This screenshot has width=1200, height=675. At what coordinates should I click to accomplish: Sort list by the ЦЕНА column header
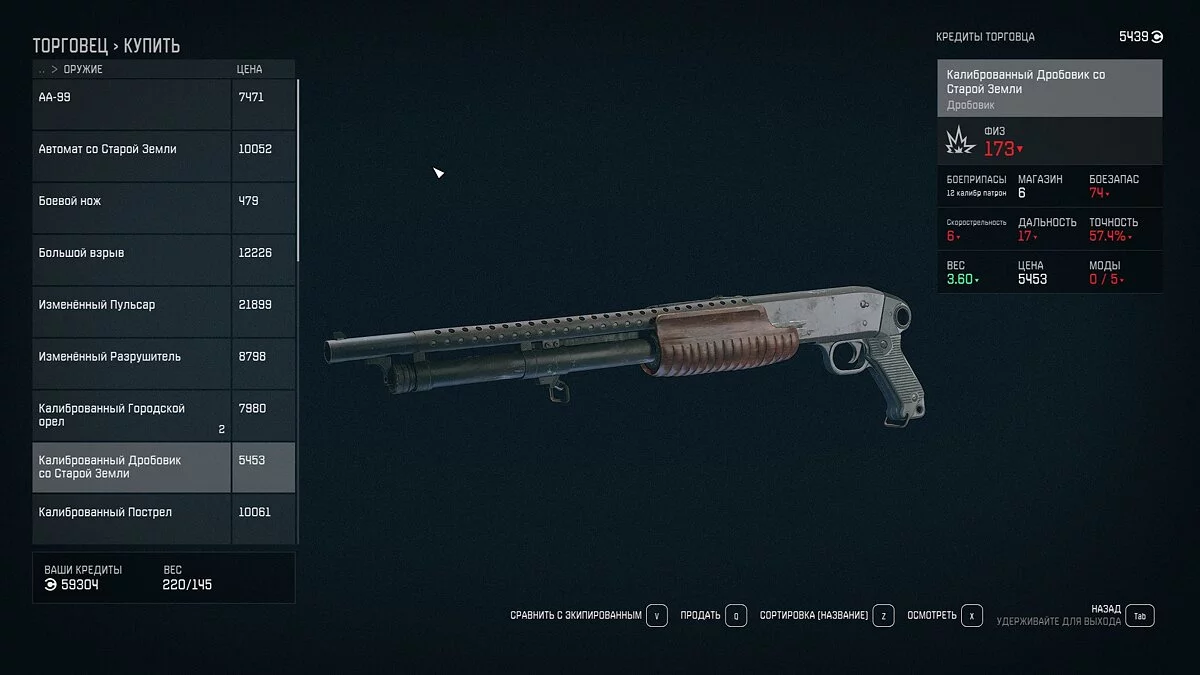point(249,70)
